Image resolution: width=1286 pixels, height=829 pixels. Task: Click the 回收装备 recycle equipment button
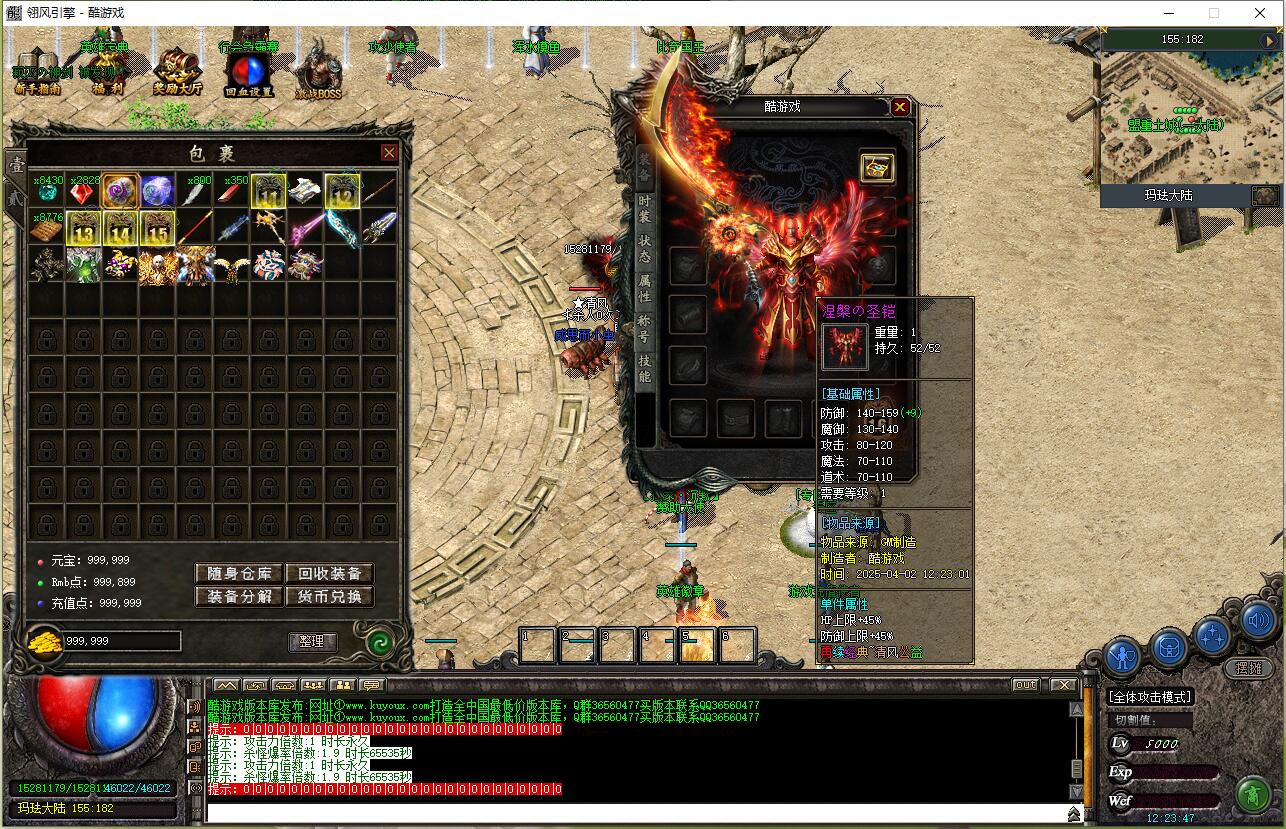(x=329, y=573)
